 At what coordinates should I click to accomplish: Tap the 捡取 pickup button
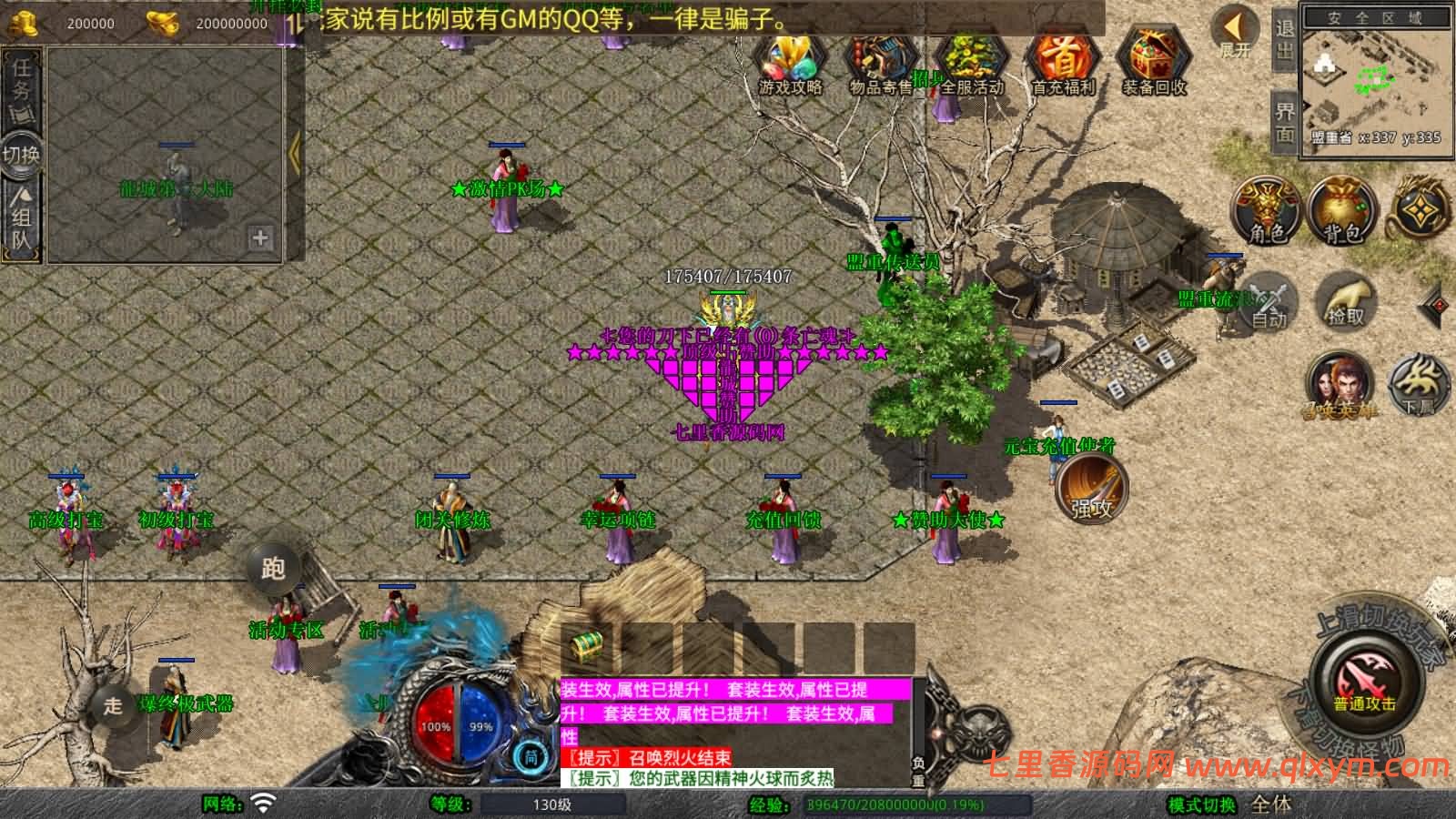[1345, 301]
